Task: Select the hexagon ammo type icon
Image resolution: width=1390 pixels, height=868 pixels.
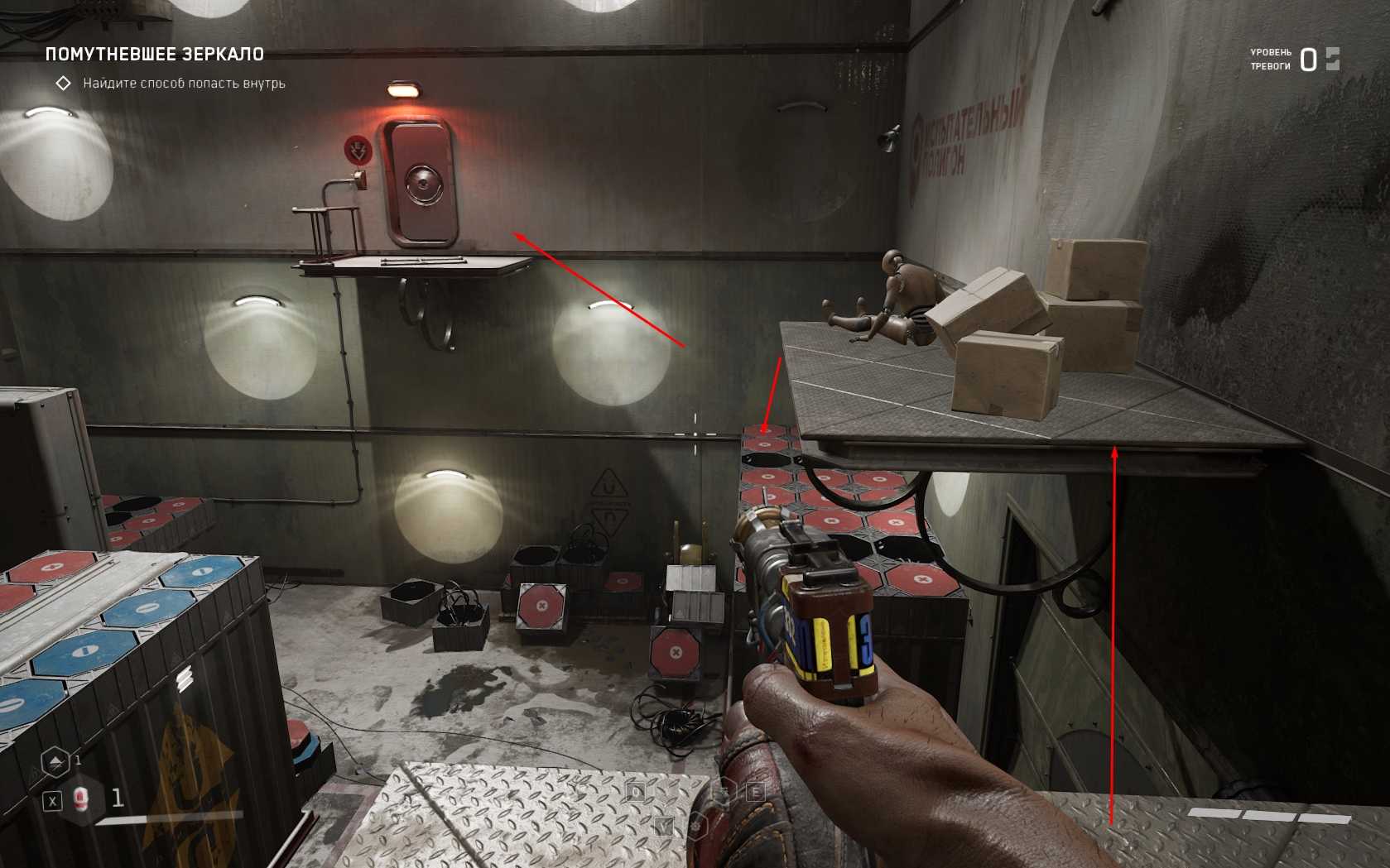Action: pyautogui.click(x=55, y=761)
